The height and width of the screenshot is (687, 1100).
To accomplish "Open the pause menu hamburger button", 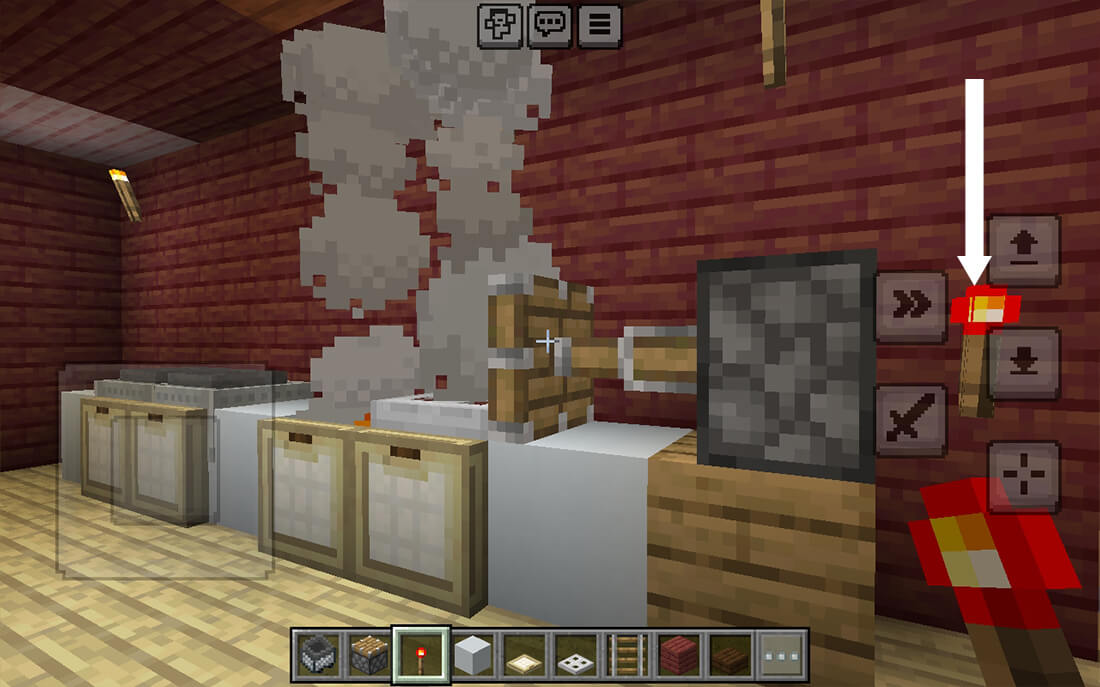I will (x=598, y=25).
